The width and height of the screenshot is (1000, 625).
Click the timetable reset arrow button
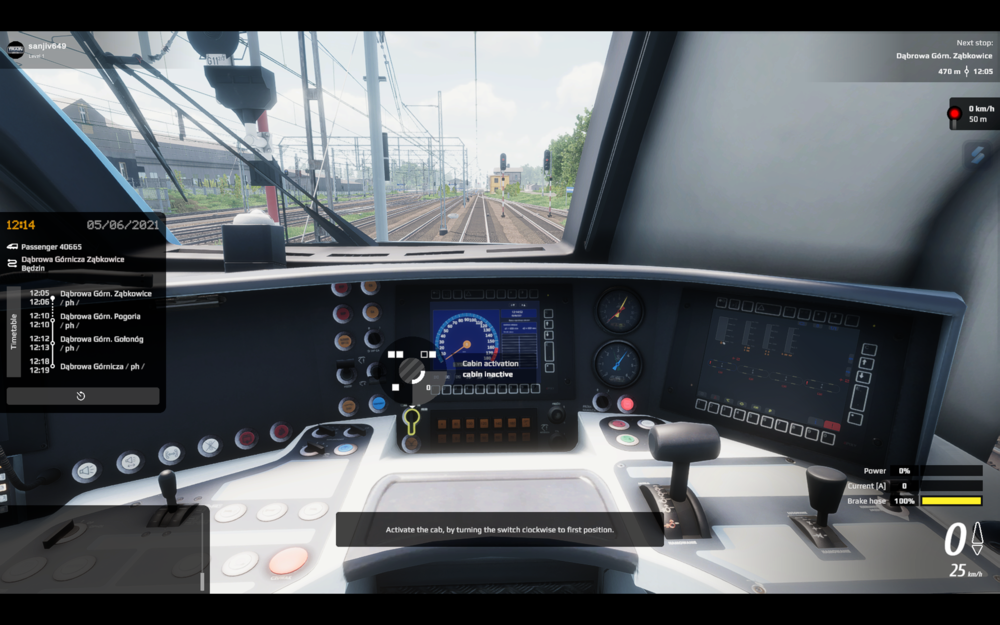(82, 396)
